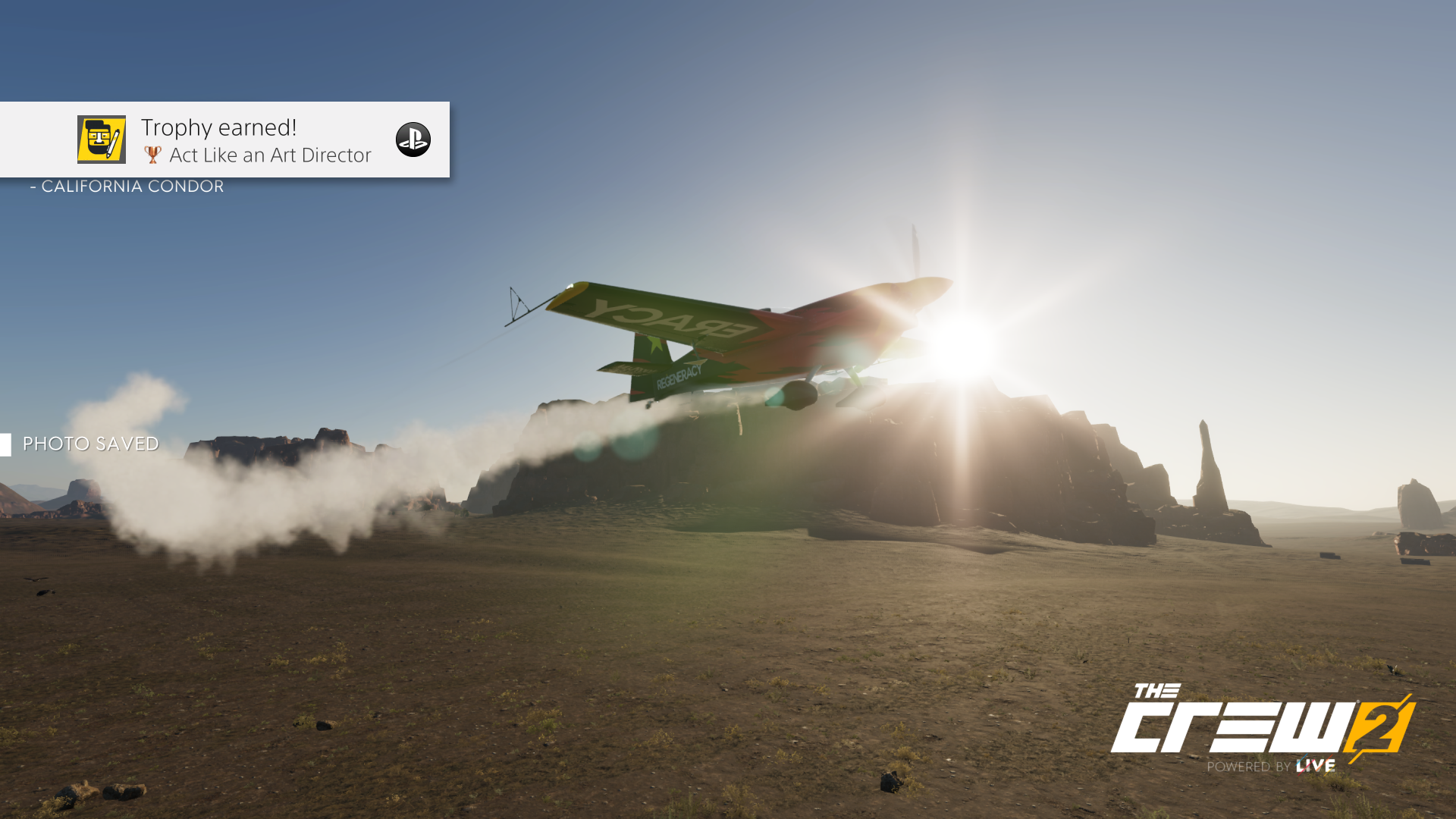Image resolution: width=1456 pixels, height=819 pixels.
Task: Select the PlayStation logo icon
Action: pyautogui.click(x=412, y=140)
